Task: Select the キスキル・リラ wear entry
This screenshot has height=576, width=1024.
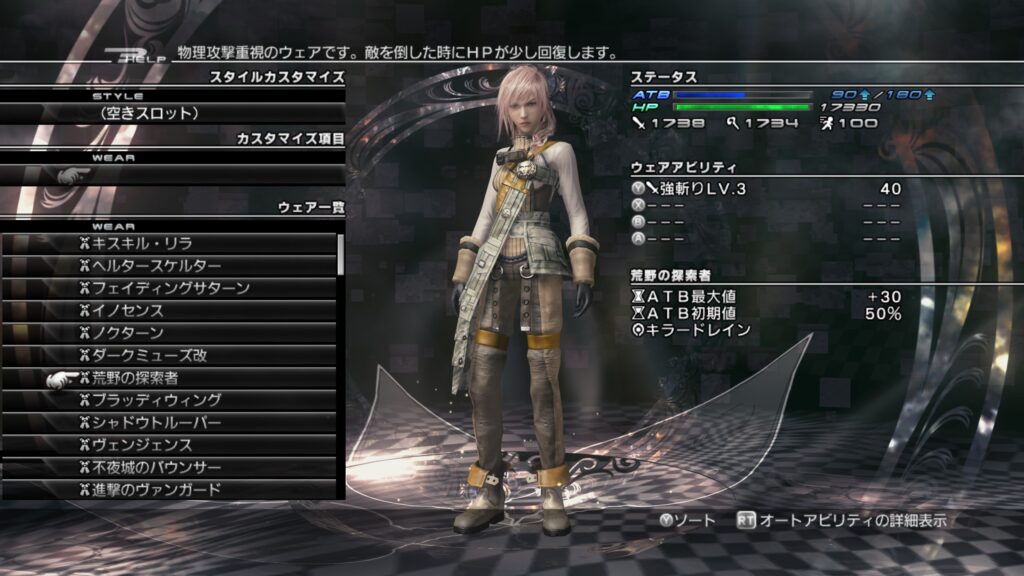Action: pyautogui.click(x=170, y=243)
